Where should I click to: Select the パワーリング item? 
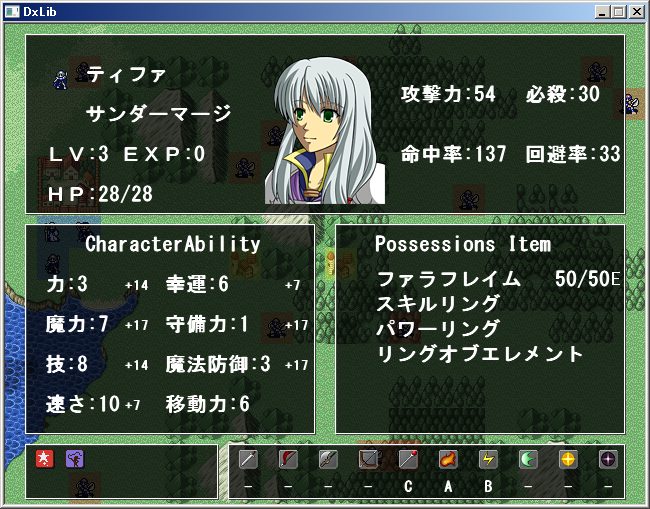pos(439,328)
